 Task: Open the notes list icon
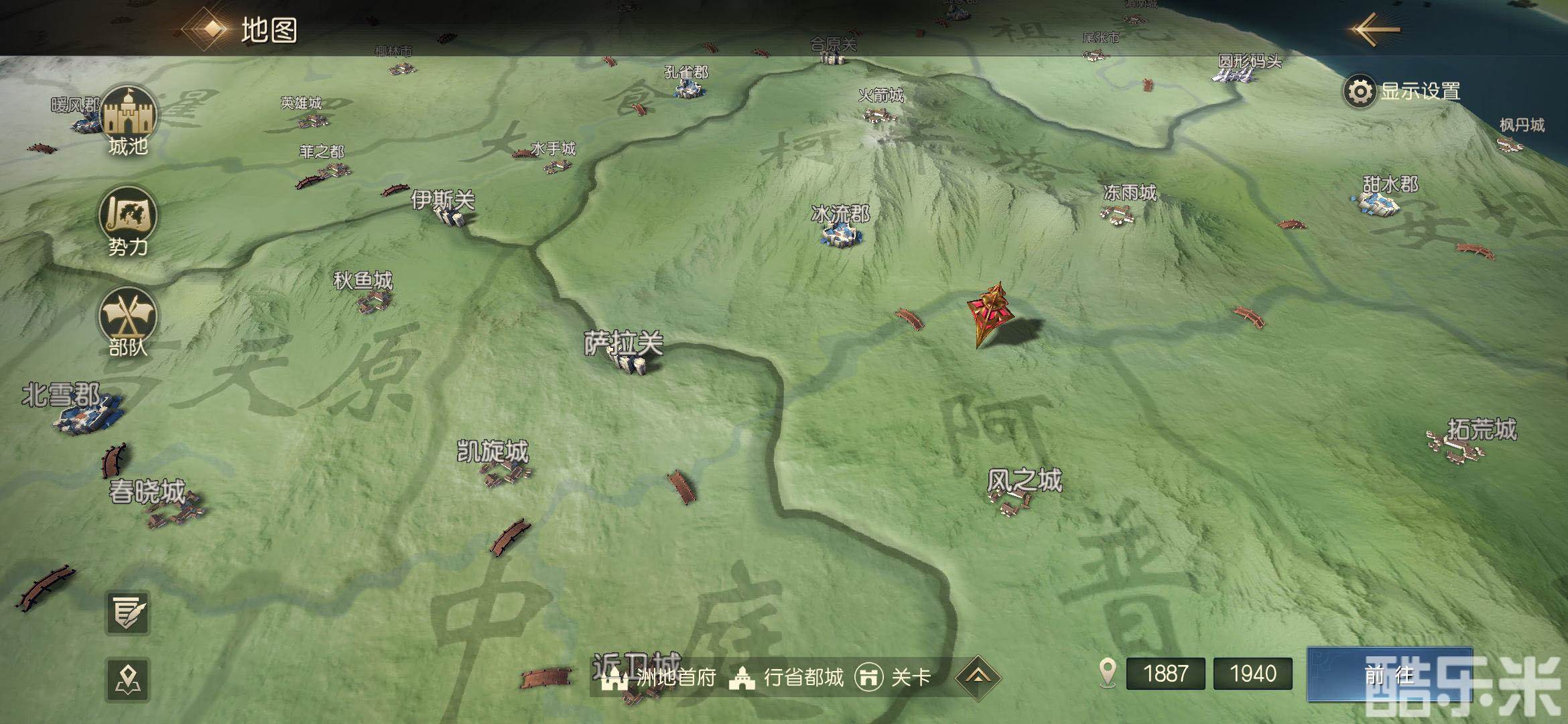tap(127, 613)
